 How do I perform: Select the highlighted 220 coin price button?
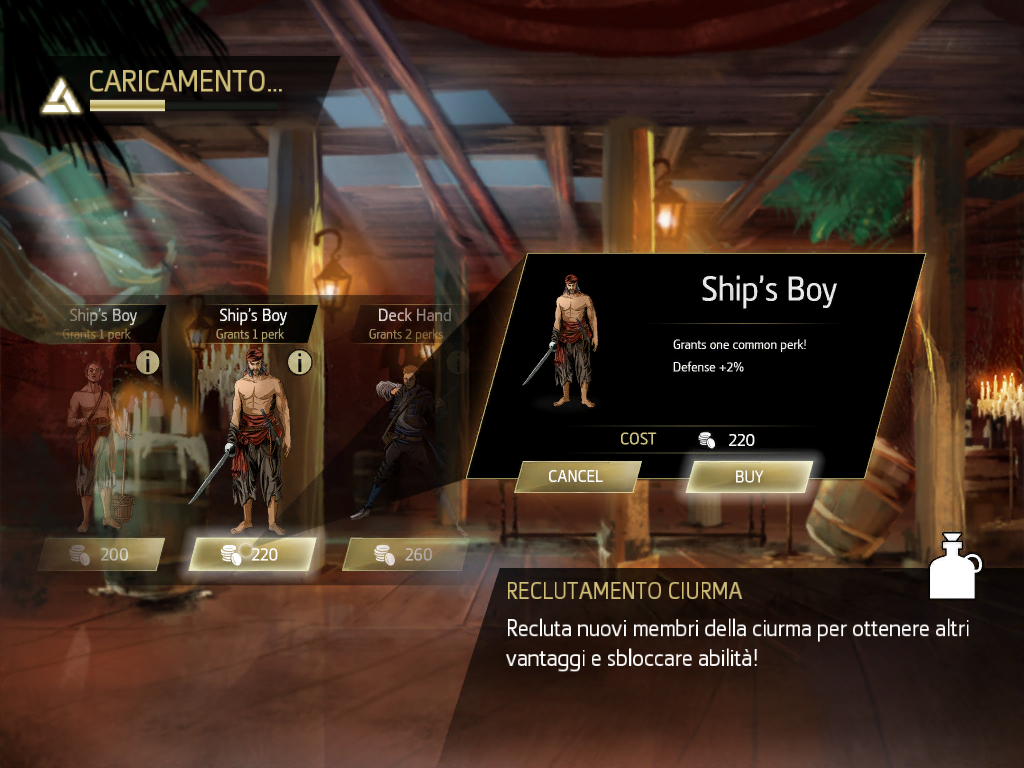point(252,554)
